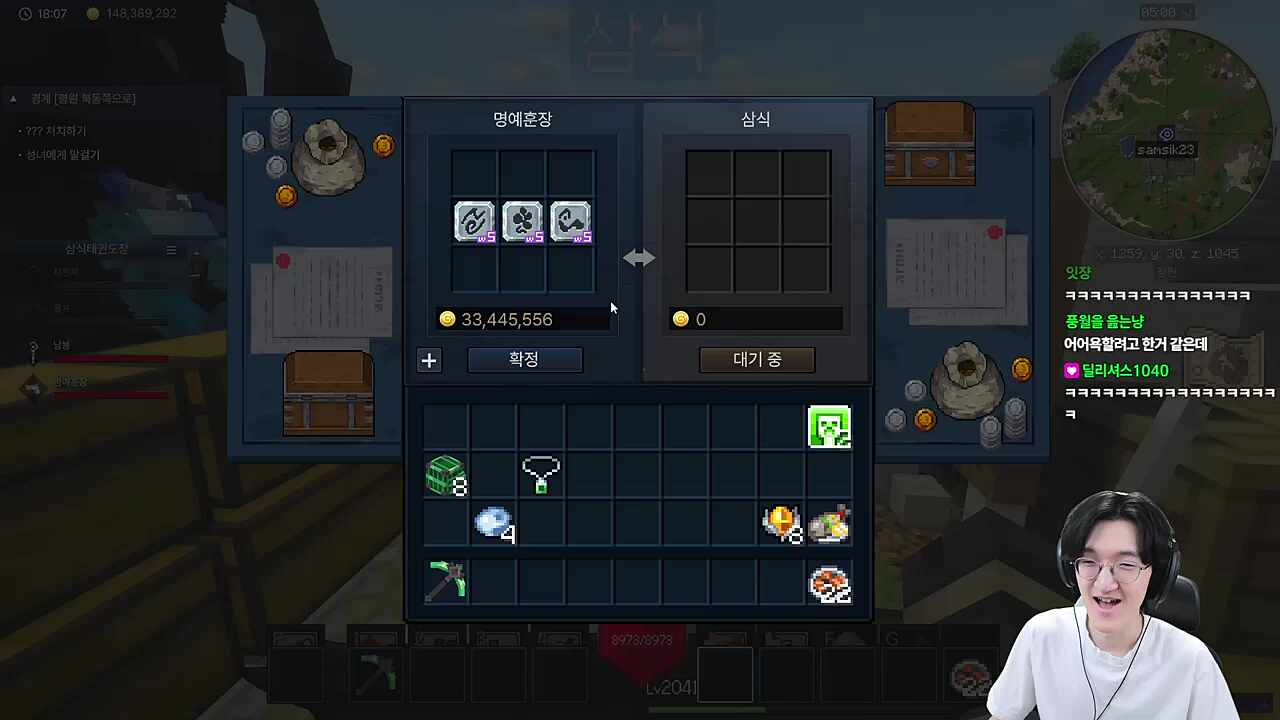
Task: Select the golden helmet stack of 8
Action: (x=781, y=523)
